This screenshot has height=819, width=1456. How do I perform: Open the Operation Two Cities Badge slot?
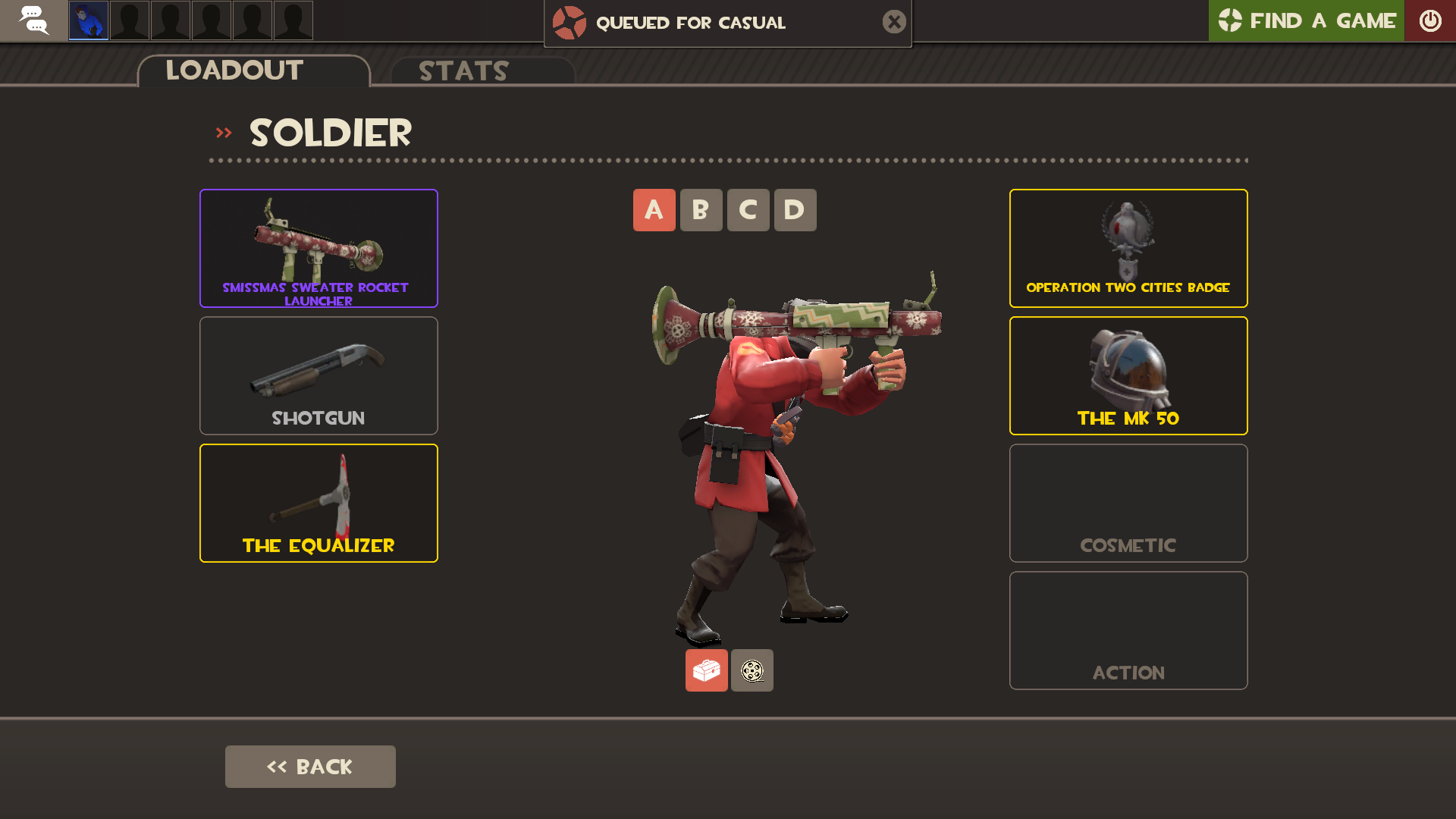(x=1128, y=248)
